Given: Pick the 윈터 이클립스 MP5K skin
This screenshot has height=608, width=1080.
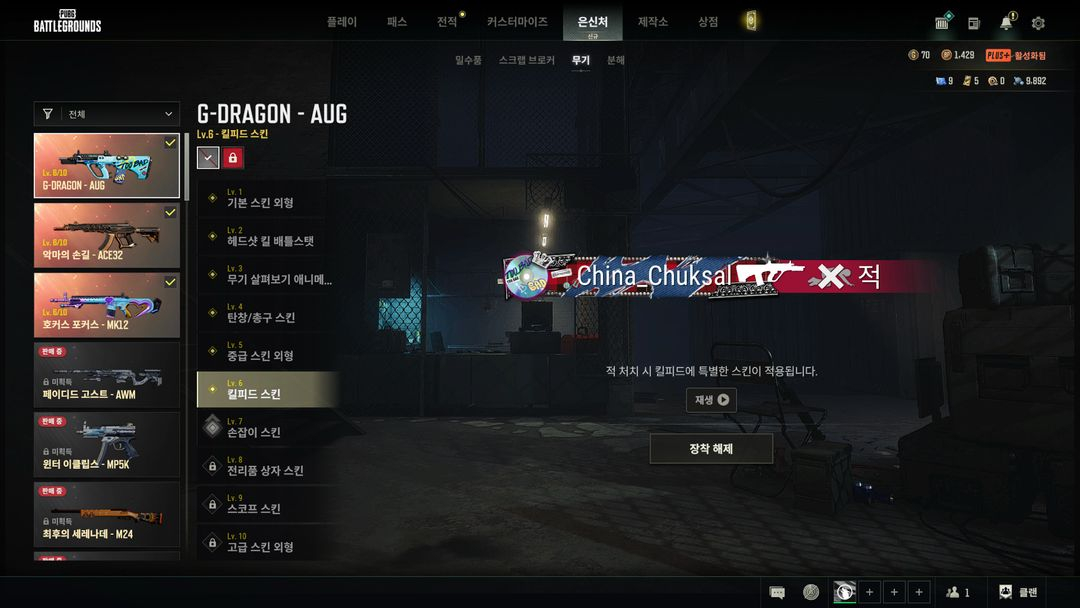Looking at the screenshot, I should click(x=107, y=445).
